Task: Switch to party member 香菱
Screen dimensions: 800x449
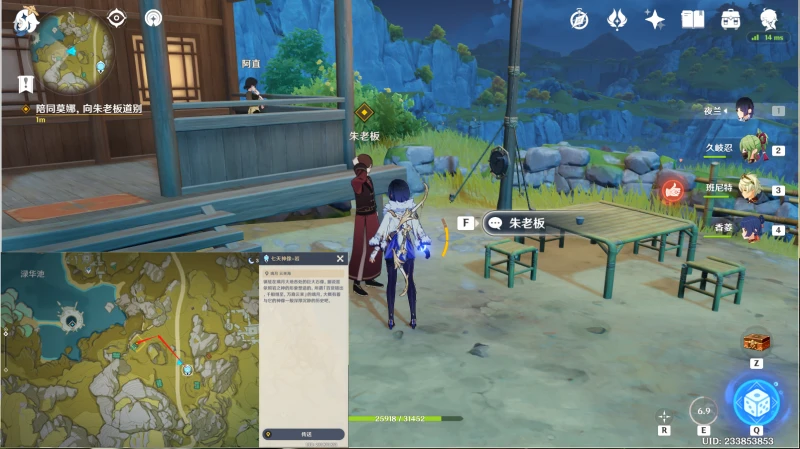Action: (750, 226)
